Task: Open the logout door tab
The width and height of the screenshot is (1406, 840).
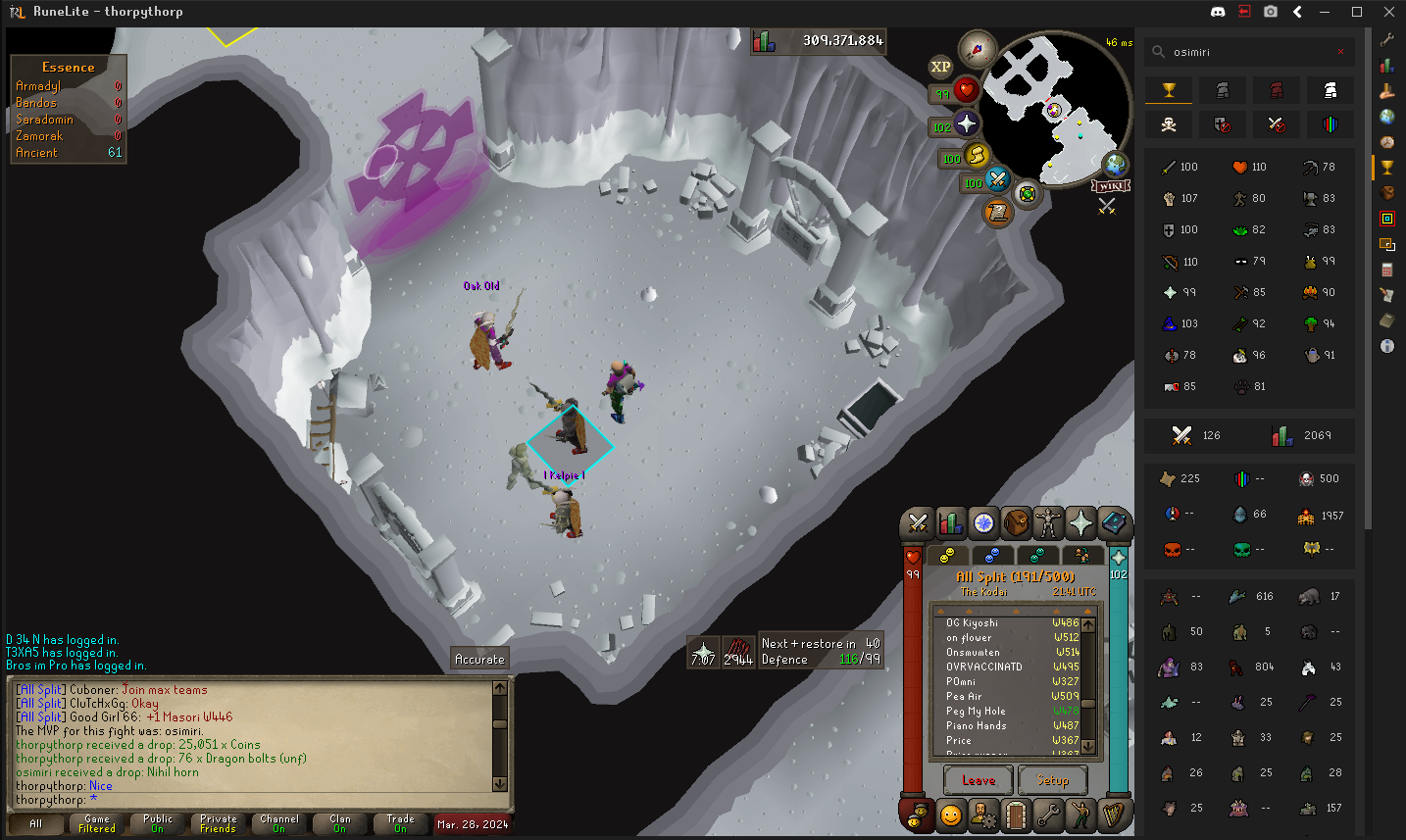Action: 1016,815
